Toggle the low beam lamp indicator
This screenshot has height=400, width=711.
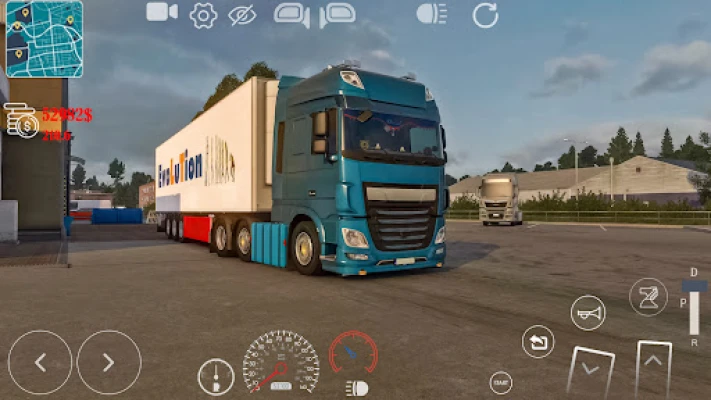(x=355, y=388)
